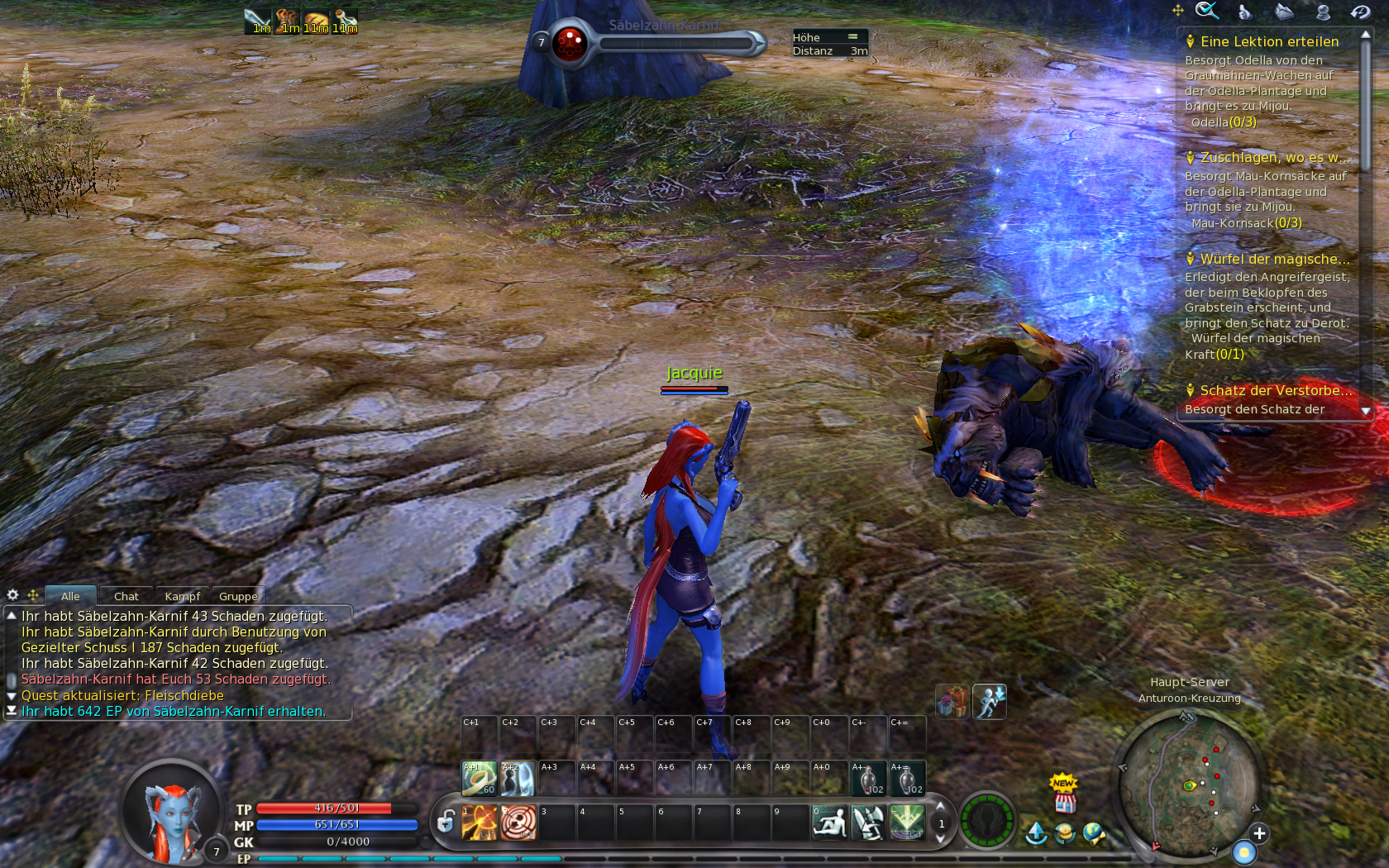1389x868 pixels.
Task: Switch to the Chat tab
Action: [x=126, y=596]
